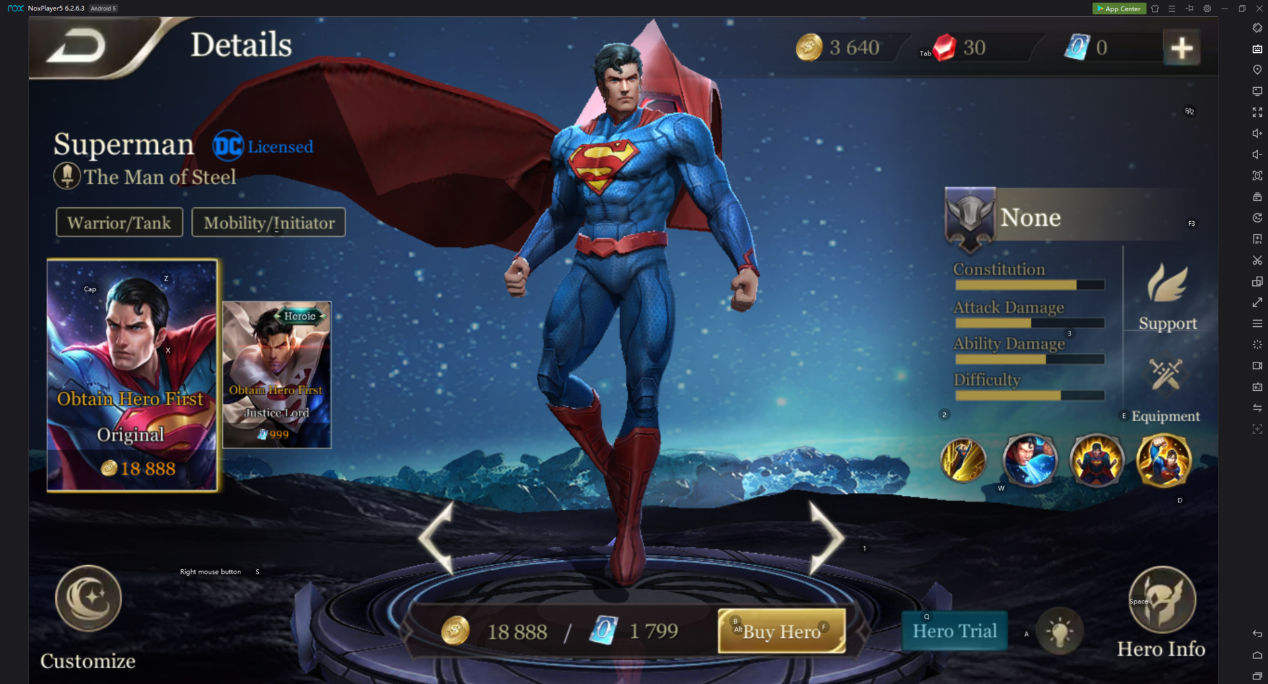The image size is (1268, 684).
Task: Add currency with the plus button
Action: click(x=1182, y=47)
